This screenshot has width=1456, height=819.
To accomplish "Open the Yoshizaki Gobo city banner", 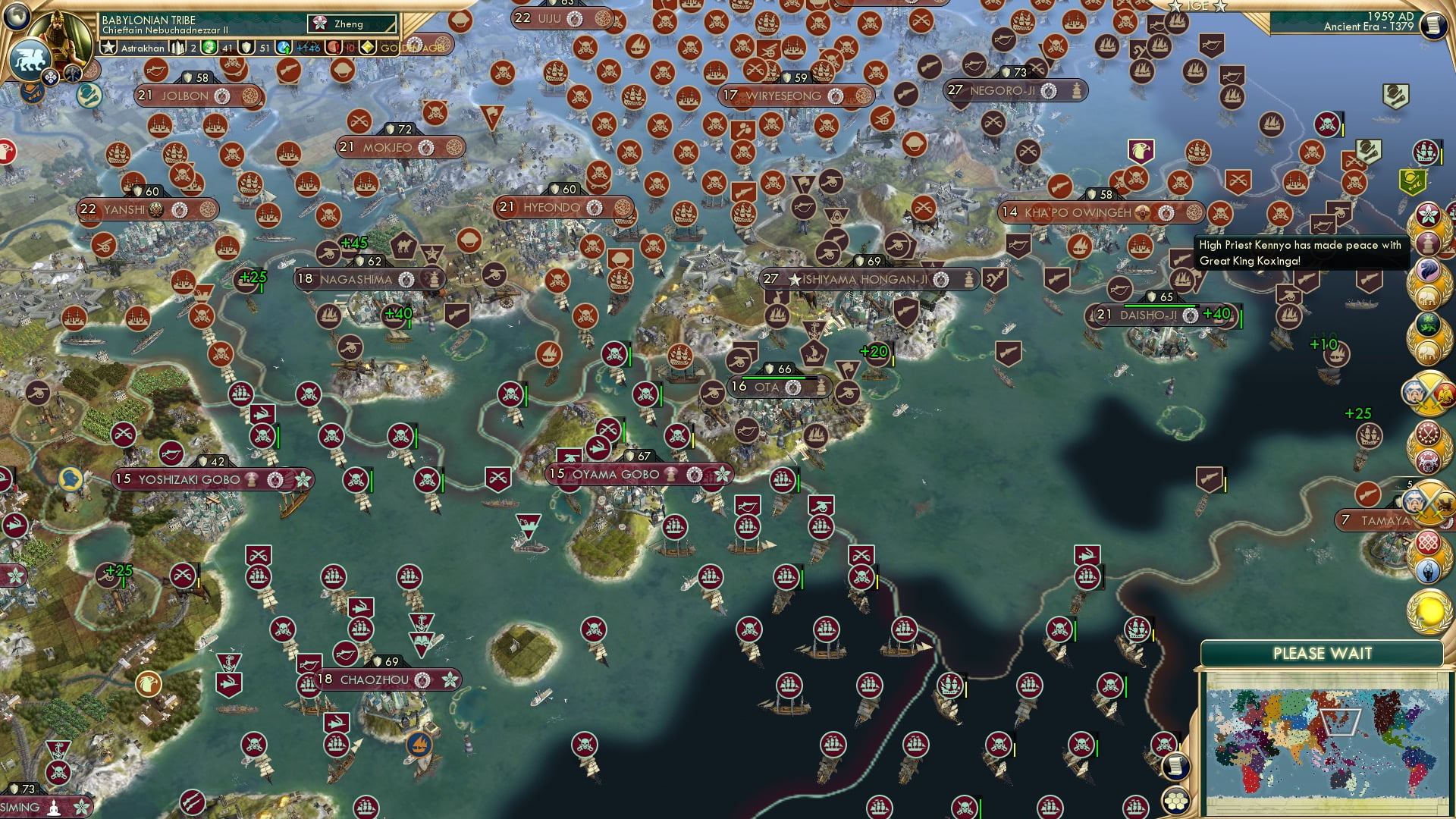I will (190, 479).
